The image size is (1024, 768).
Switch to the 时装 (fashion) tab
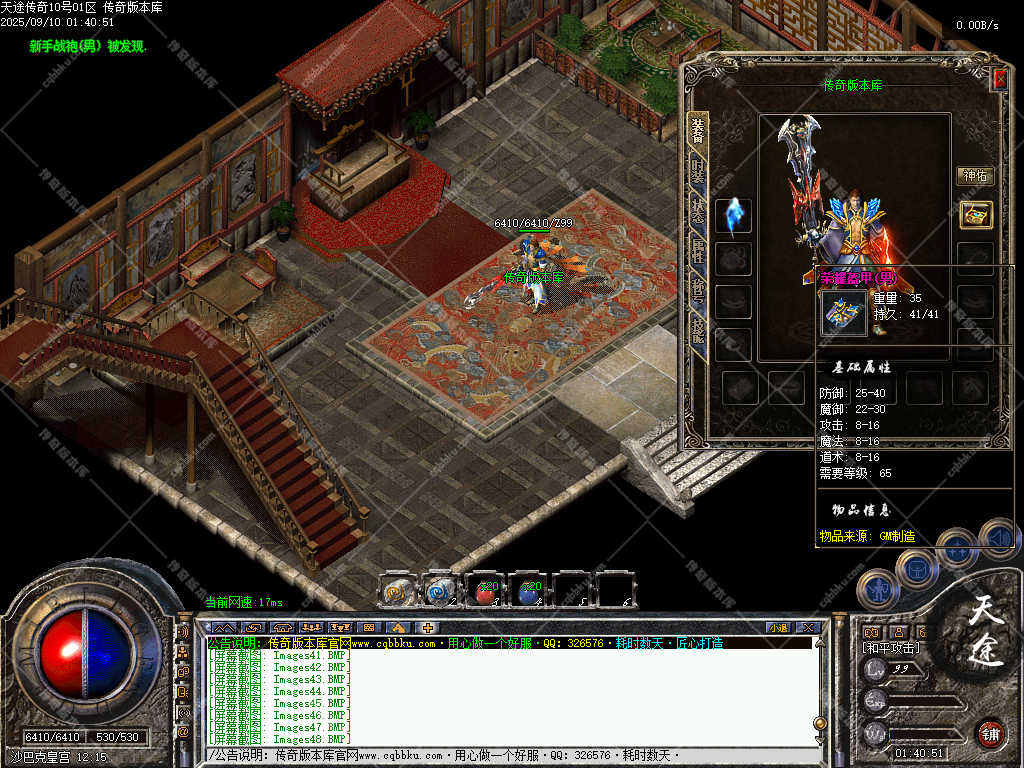click(x=698, y=172)
